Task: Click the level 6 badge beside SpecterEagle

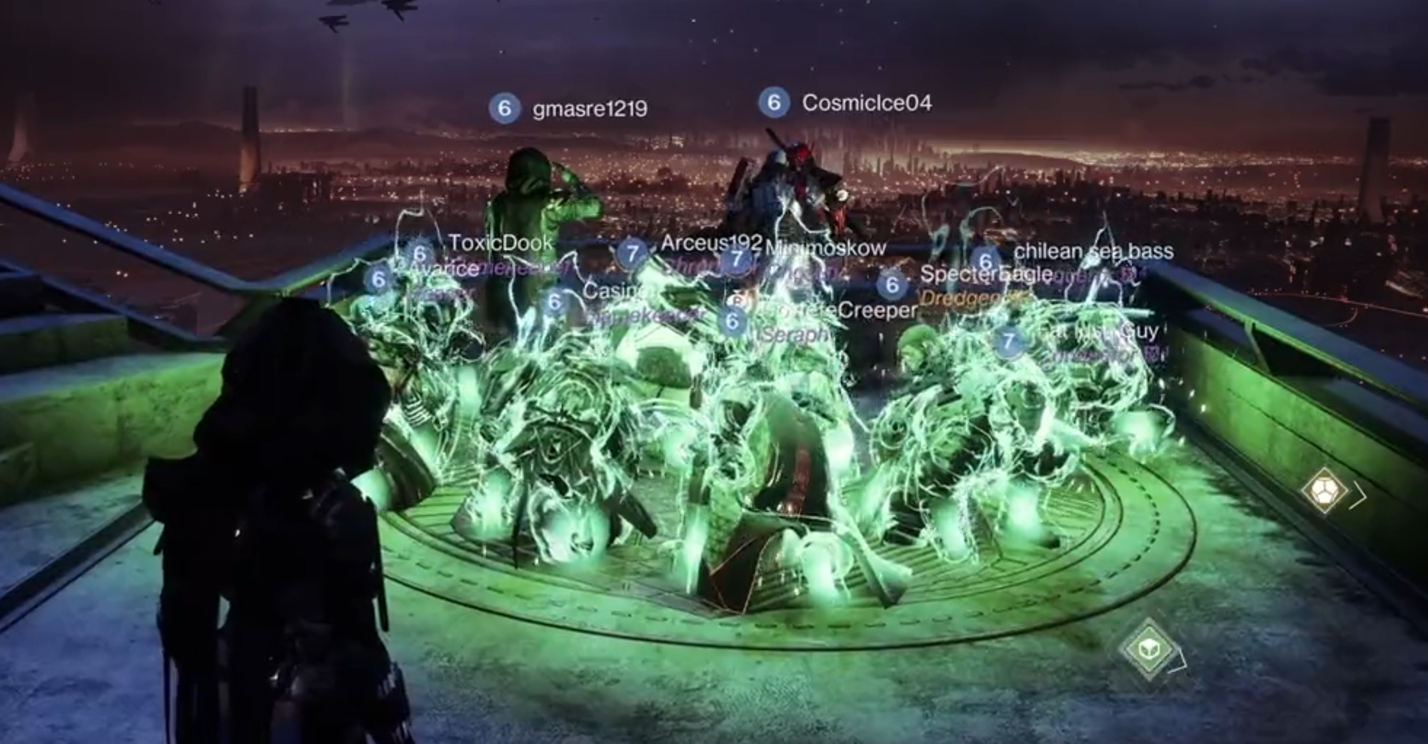Action: pos(890,283)
